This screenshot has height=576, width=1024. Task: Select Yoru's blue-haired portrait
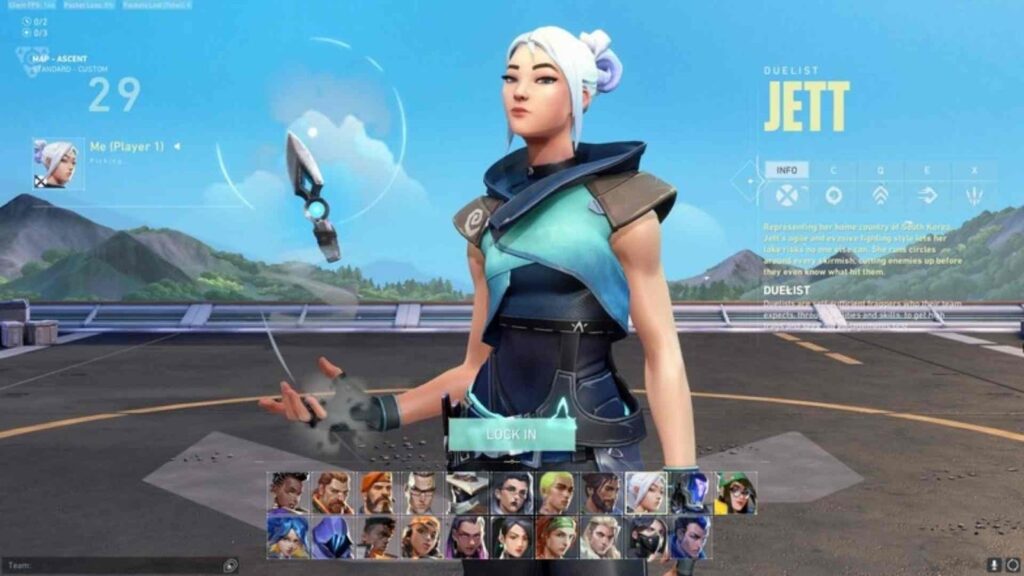point(690,537)
